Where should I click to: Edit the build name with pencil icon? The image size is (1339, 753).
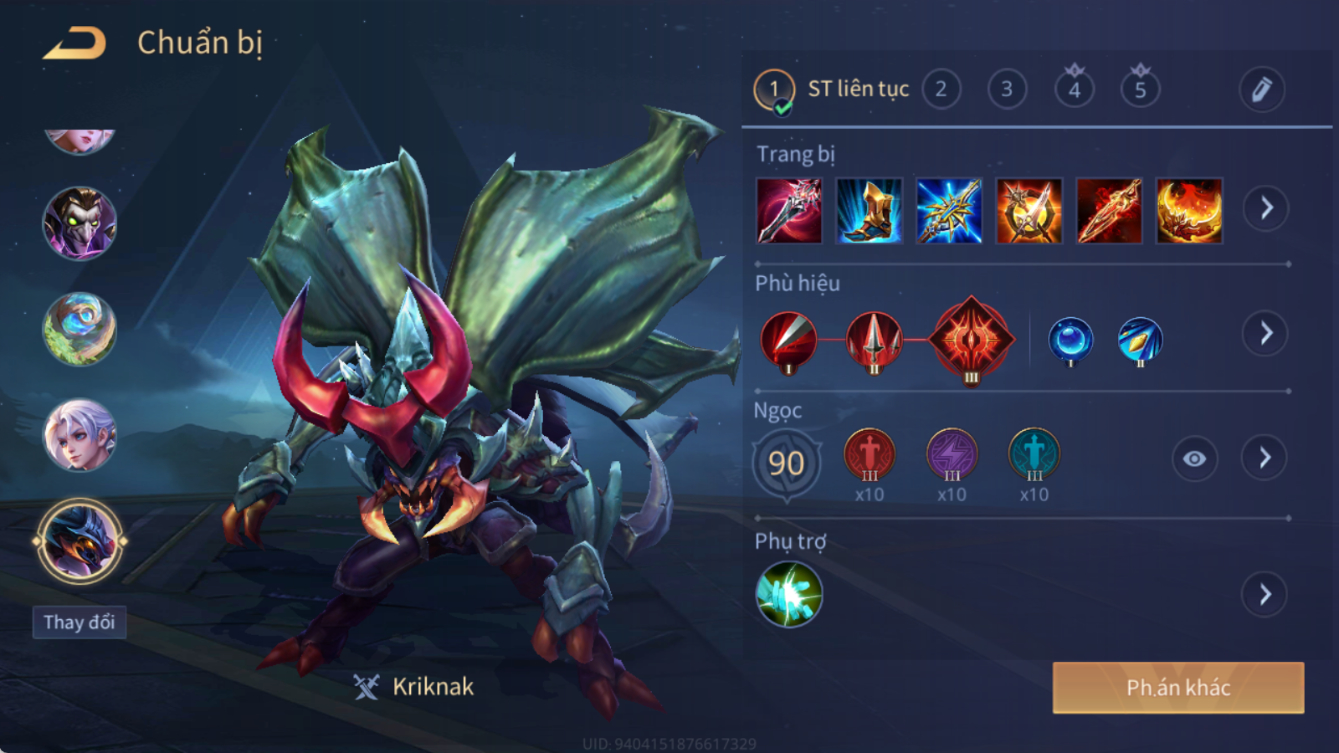(x=1262, y=90)
